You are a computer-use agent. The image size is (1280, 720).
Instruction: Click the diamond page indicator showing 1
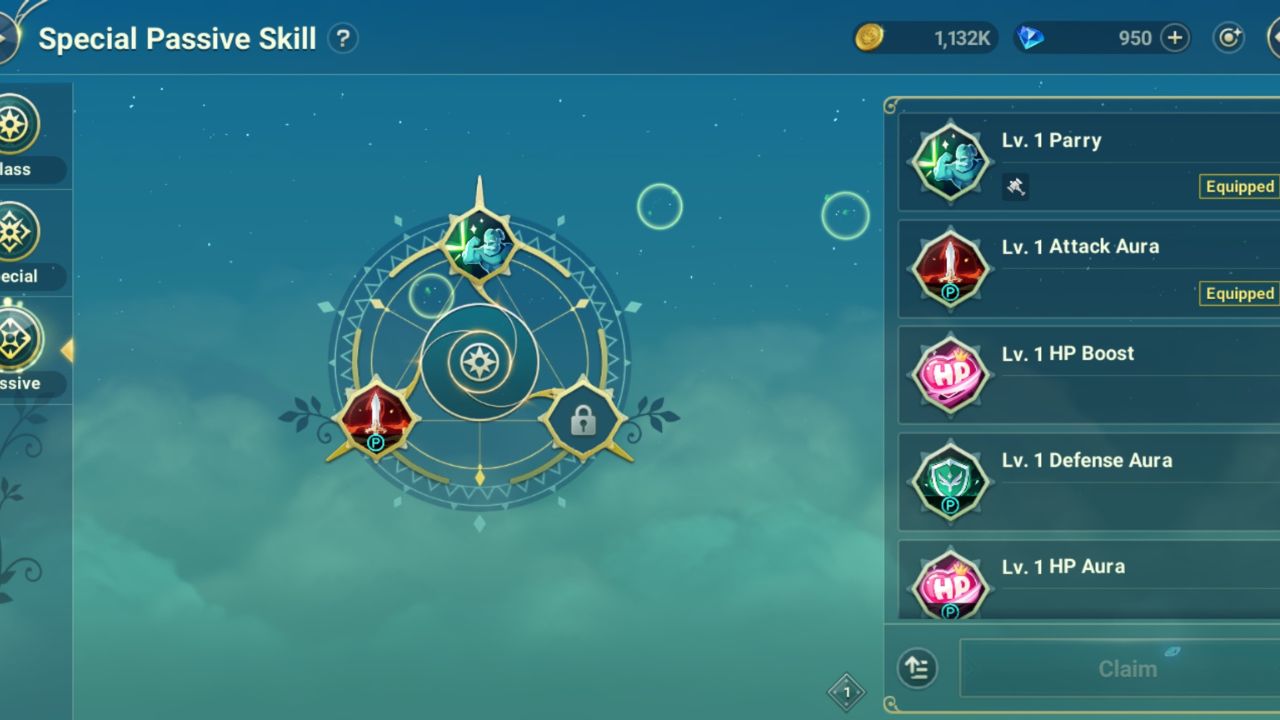click(846, 691)
